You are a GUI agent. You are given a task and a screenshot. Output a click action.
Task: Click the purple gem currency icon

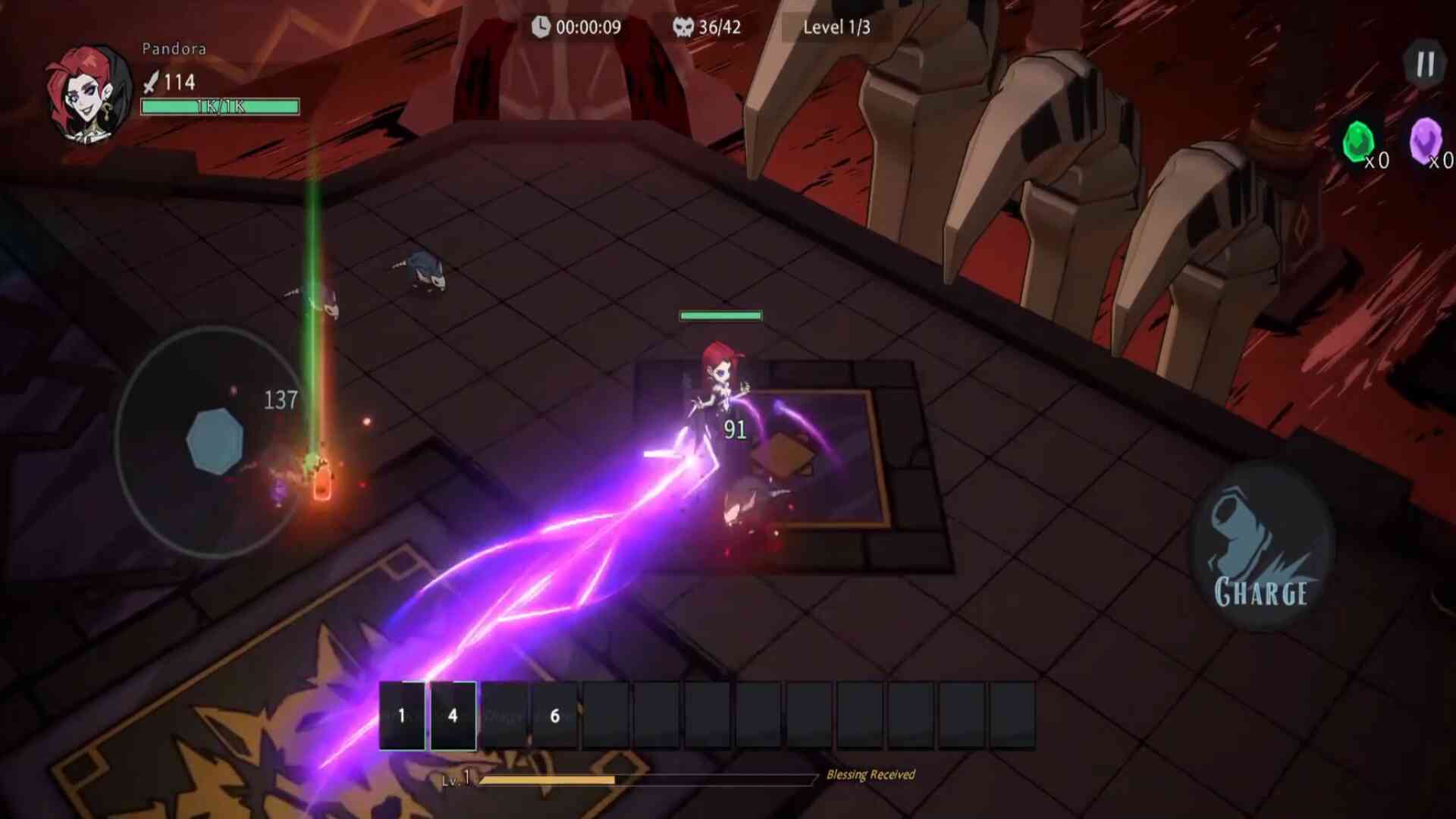pyautogui.click(x=1425, y=140)
